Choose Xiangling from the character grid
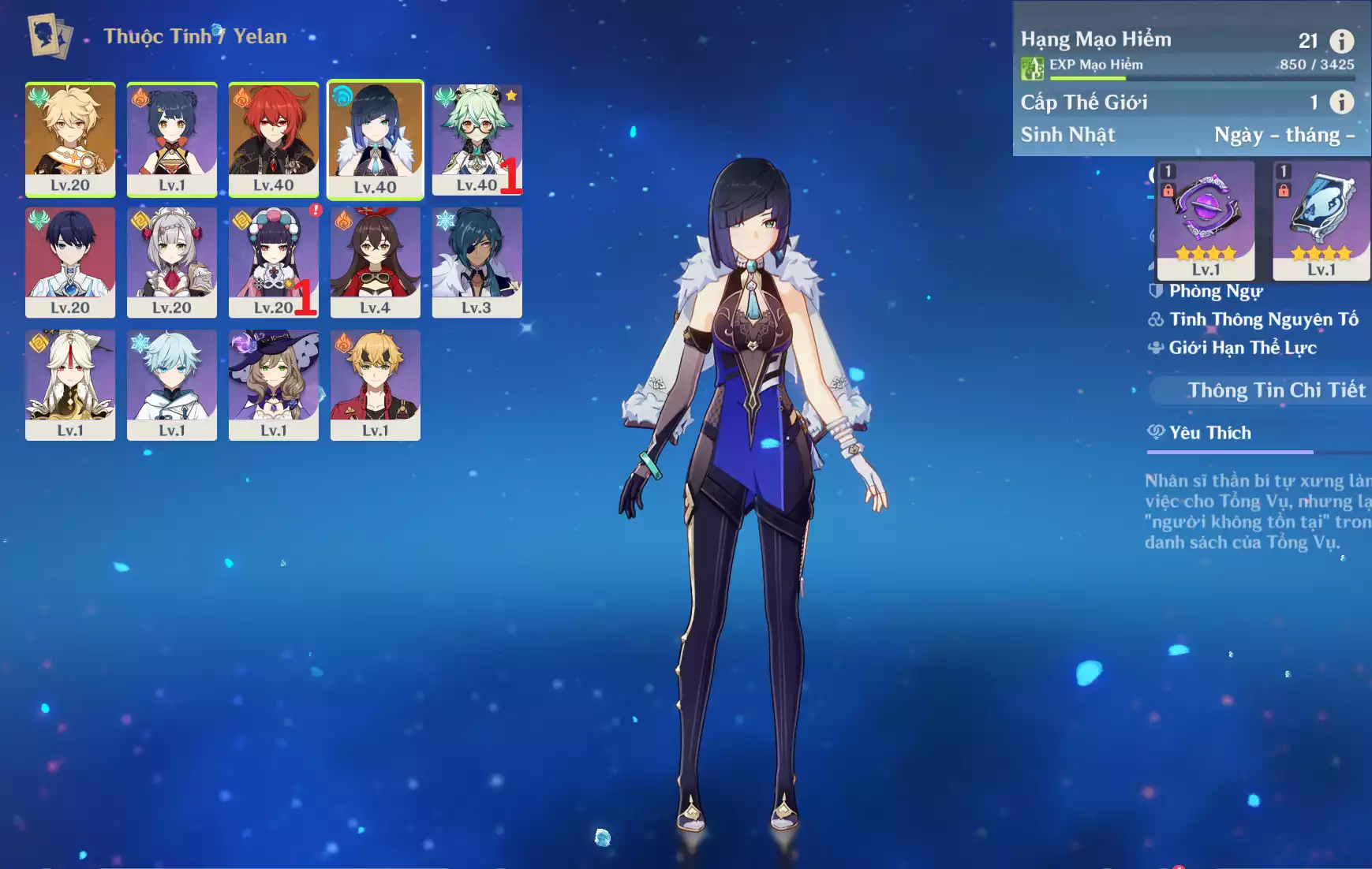This screenshot has height=869, width=1372. 172,139
